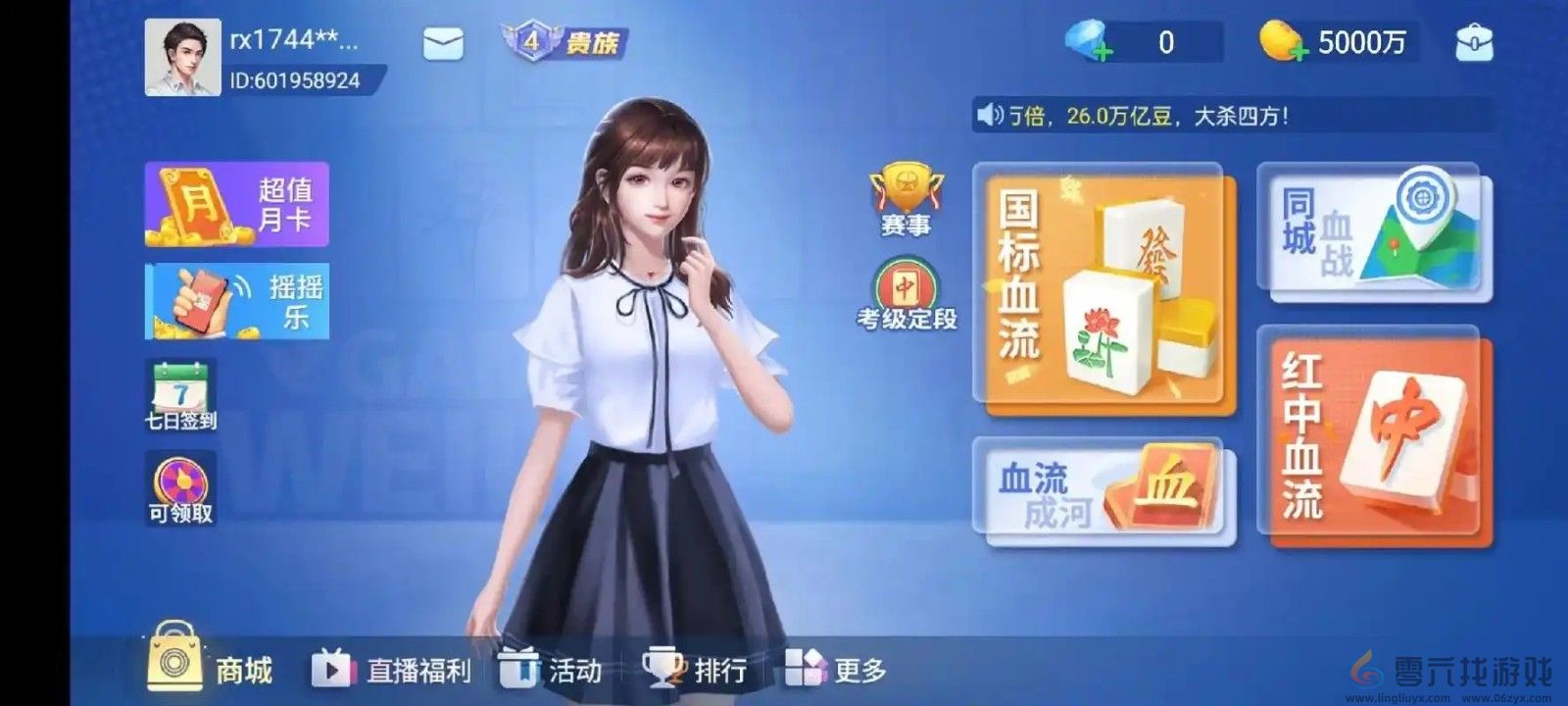Open the backpack inventory icon
Screen dimensions: 1568x706
click(x=1474, y=40)
